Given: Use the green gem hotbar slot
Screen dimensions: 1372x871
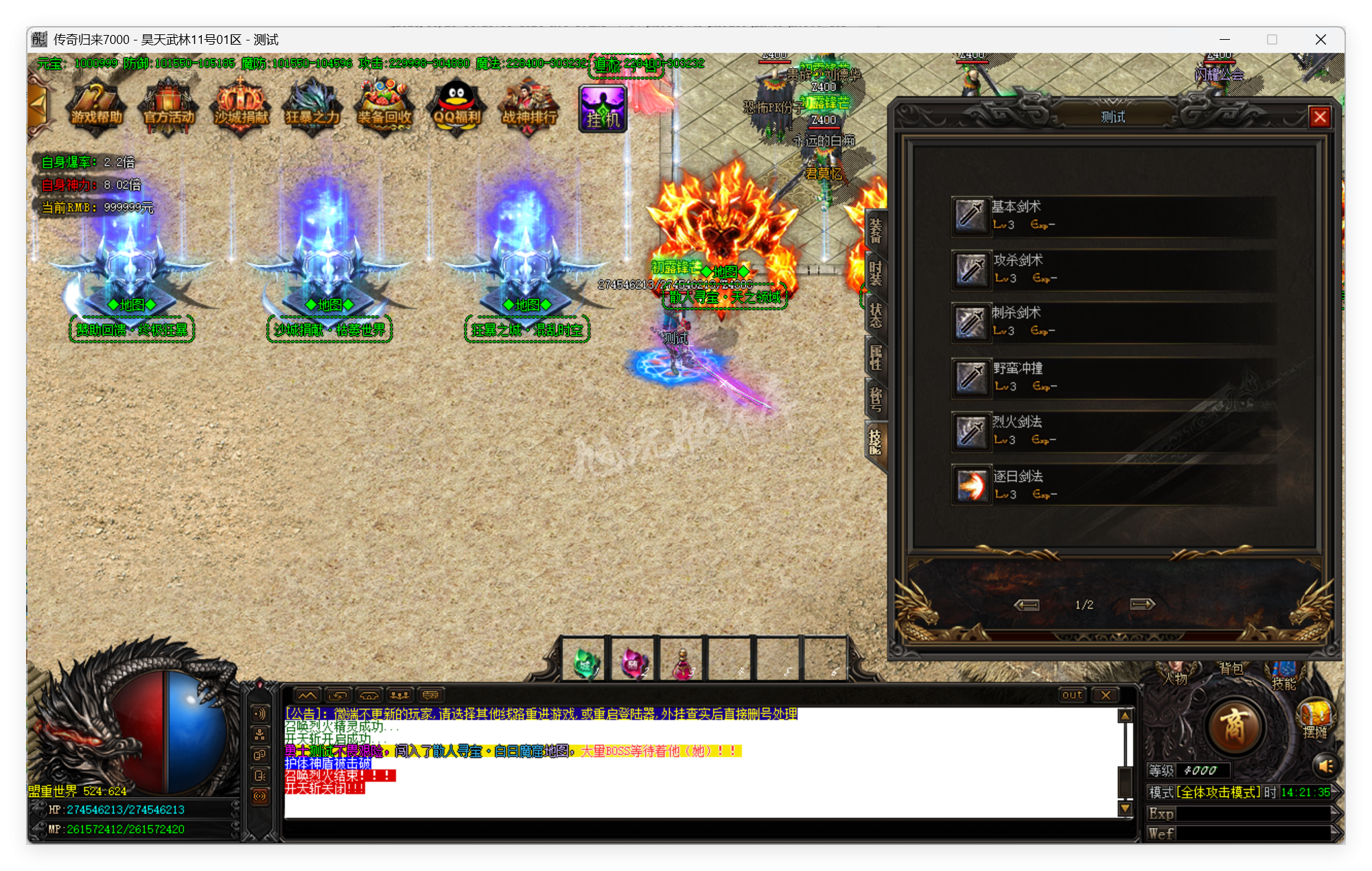Looking at the screenshot, I should point(585,662).
